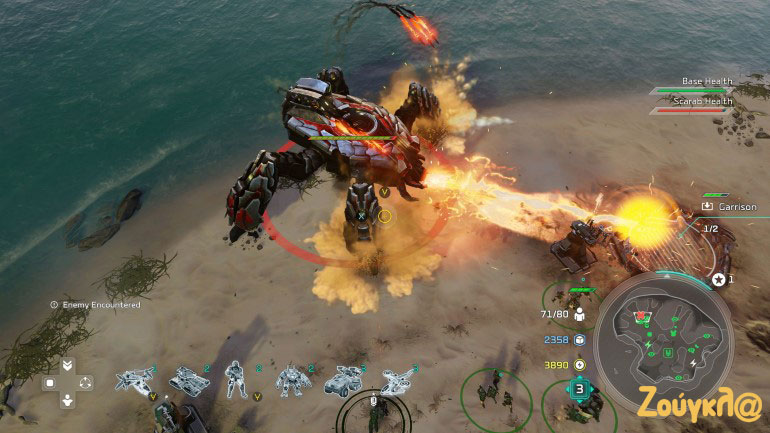Open the leader points star icon
Image resolution: width=770 pixels, height=433 pixels.
[x=718, y=279]
